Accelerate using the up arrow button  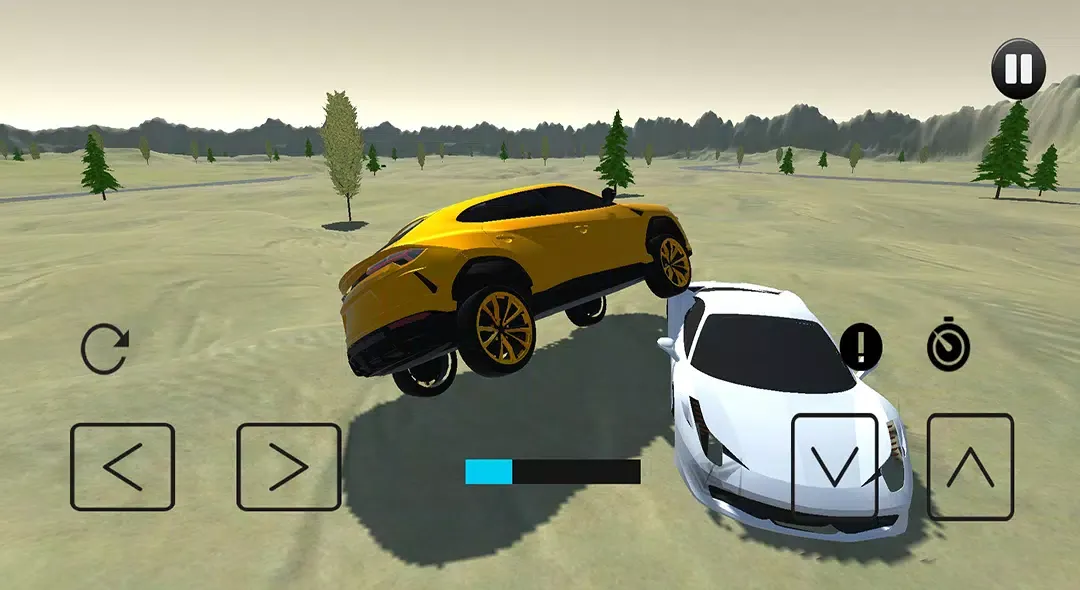970,466
